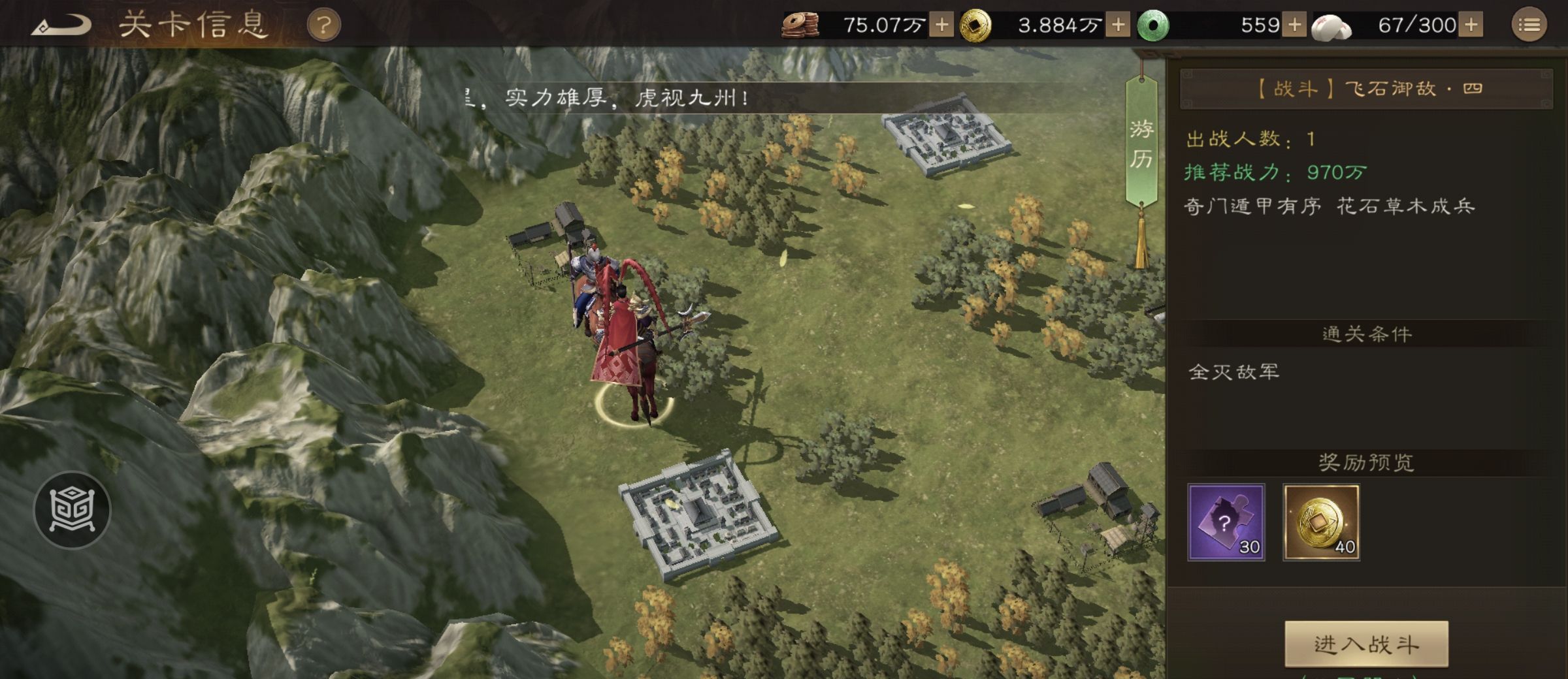This screenshot has width=1568, height=679.
Task: Open the question mark help button
Action: 323,26
